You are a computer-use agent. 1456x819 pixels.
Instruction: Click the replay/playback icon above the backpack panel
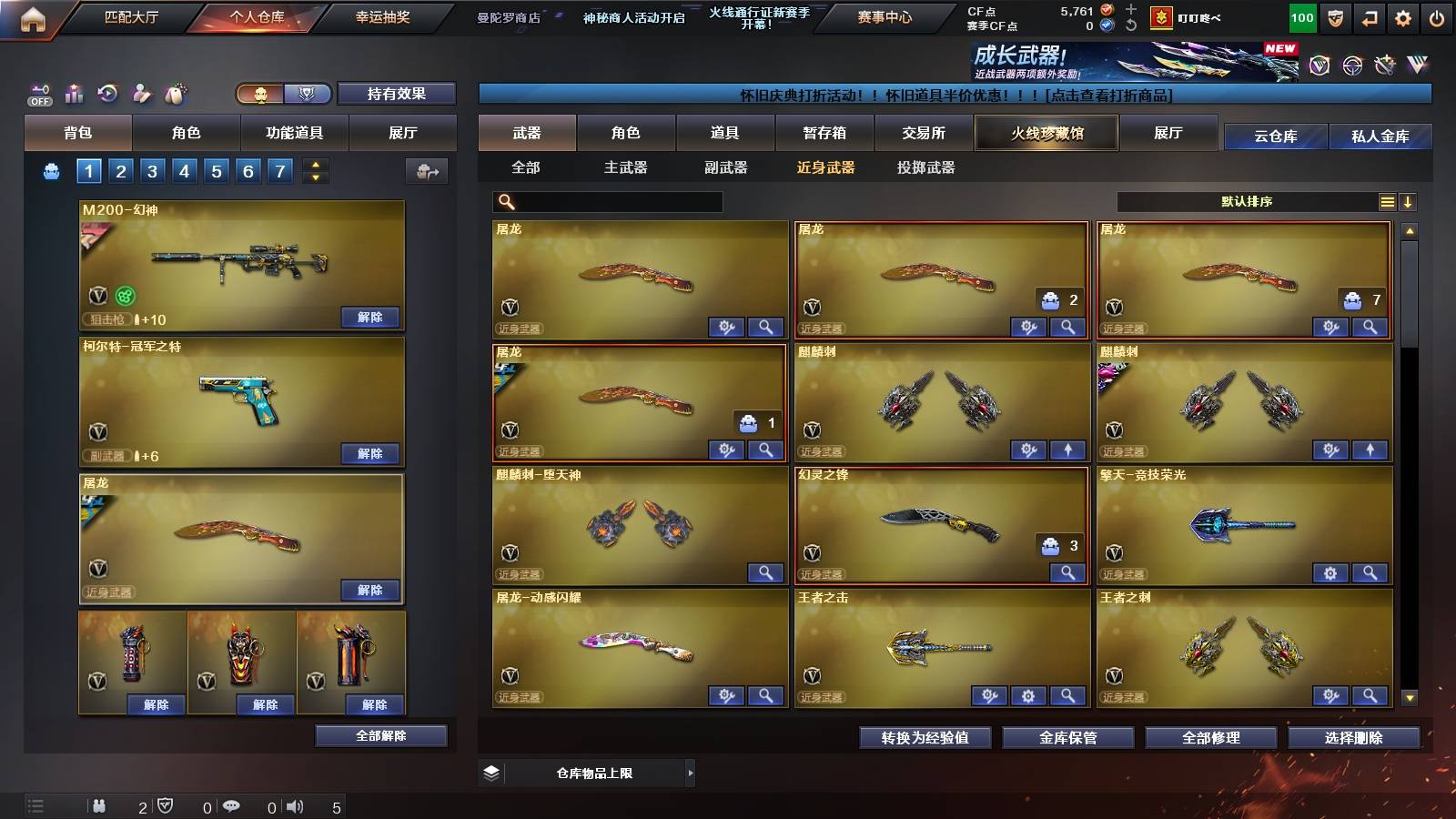108,93
